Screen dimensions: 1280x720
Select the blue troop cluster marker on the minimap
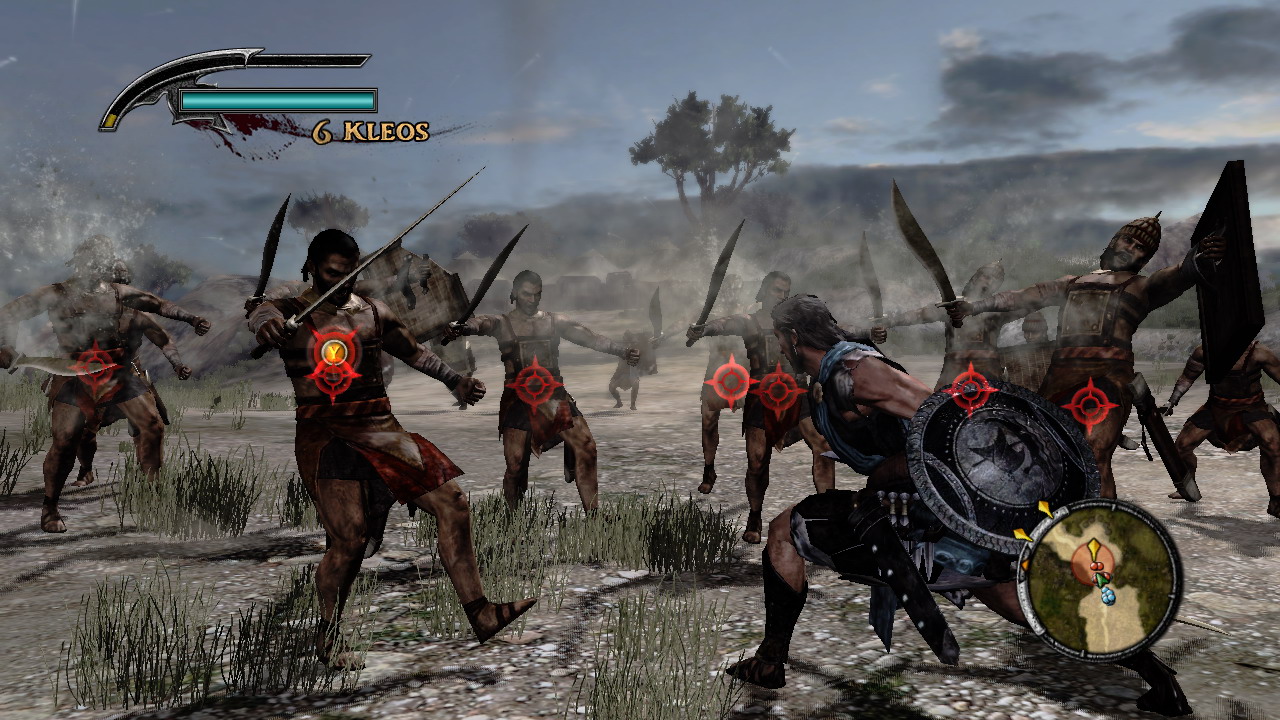[x=1107, y=596]
